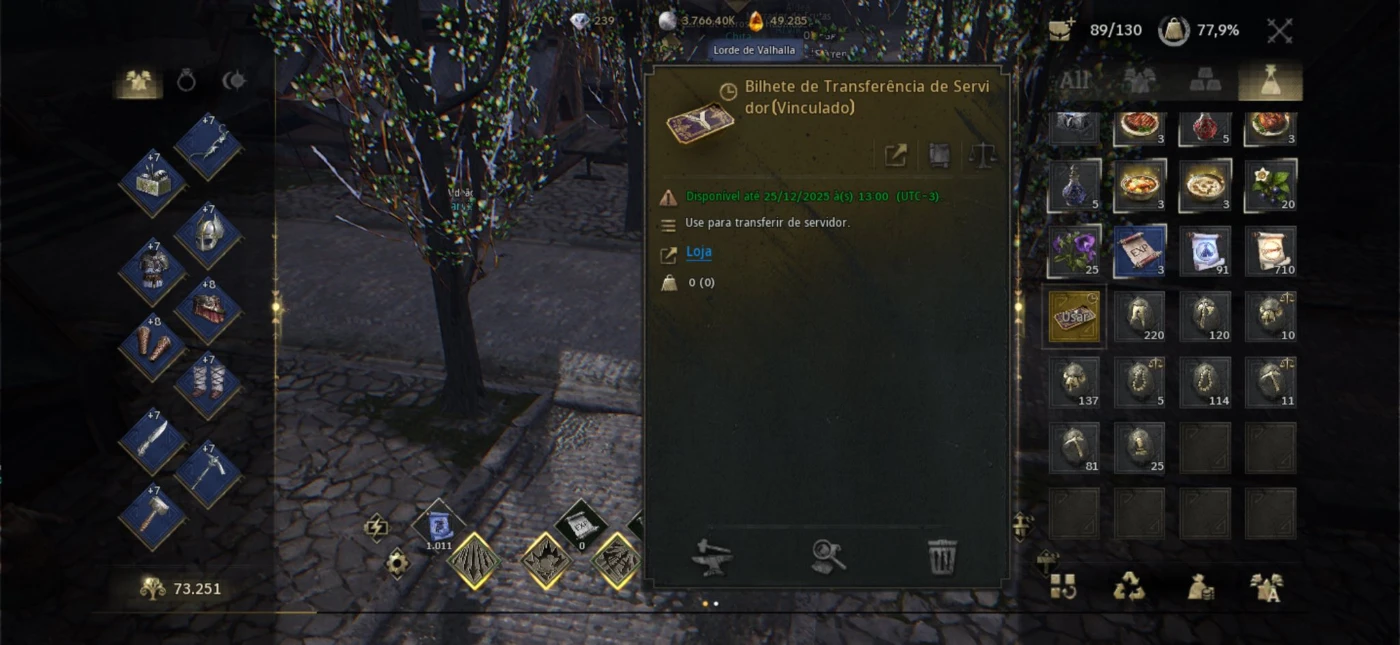Select the EXP scroll inventory item
The image size is (1400, 645).
coord(1140,251)
